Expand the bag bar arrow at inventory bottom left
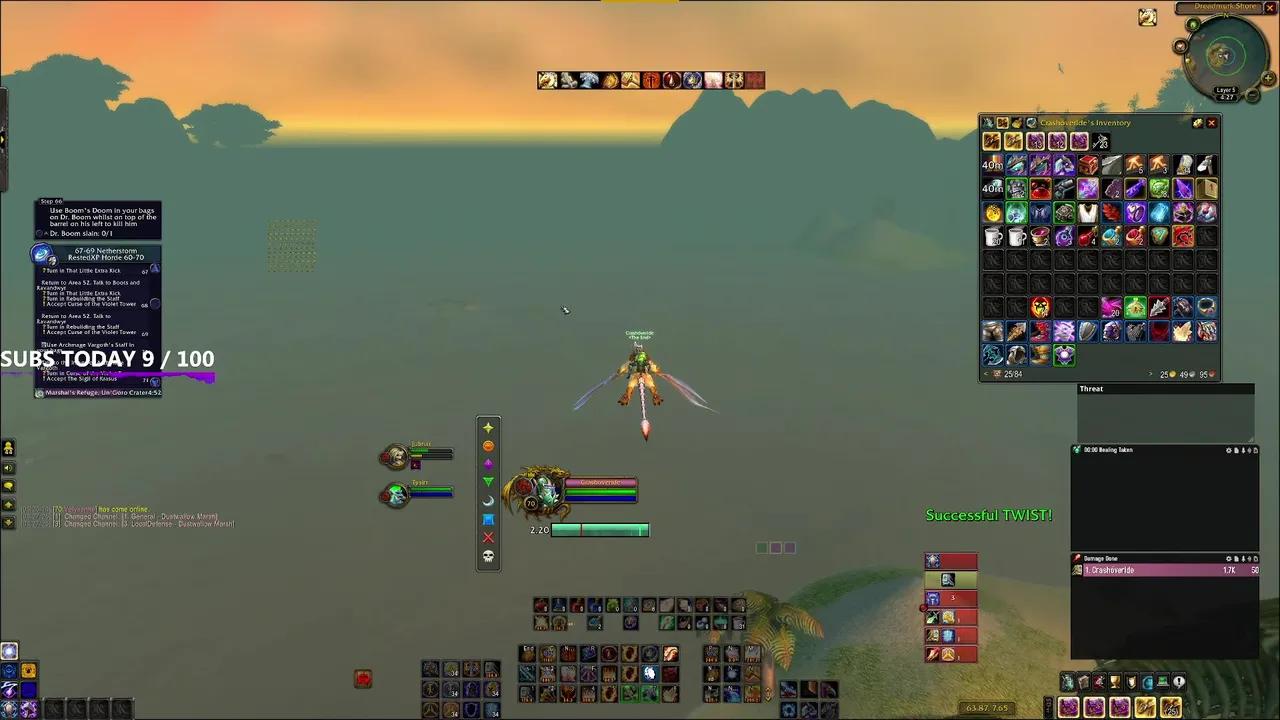The height and width of the screenshot is (720, 1280). click(x=986, y=374)
